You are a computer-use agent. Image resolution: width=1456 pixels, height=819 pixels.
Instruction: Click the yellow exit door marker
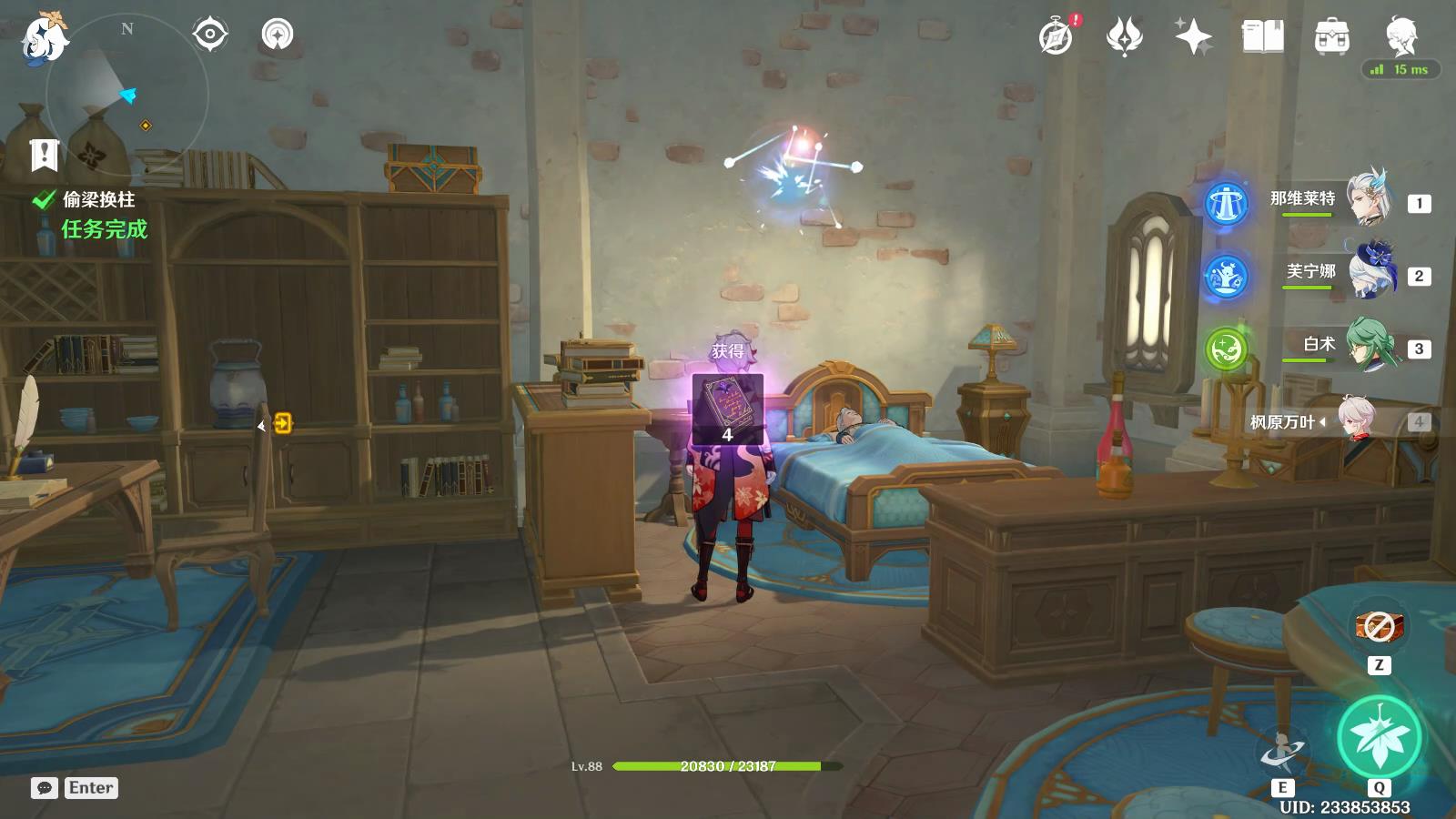coord(283,423)
